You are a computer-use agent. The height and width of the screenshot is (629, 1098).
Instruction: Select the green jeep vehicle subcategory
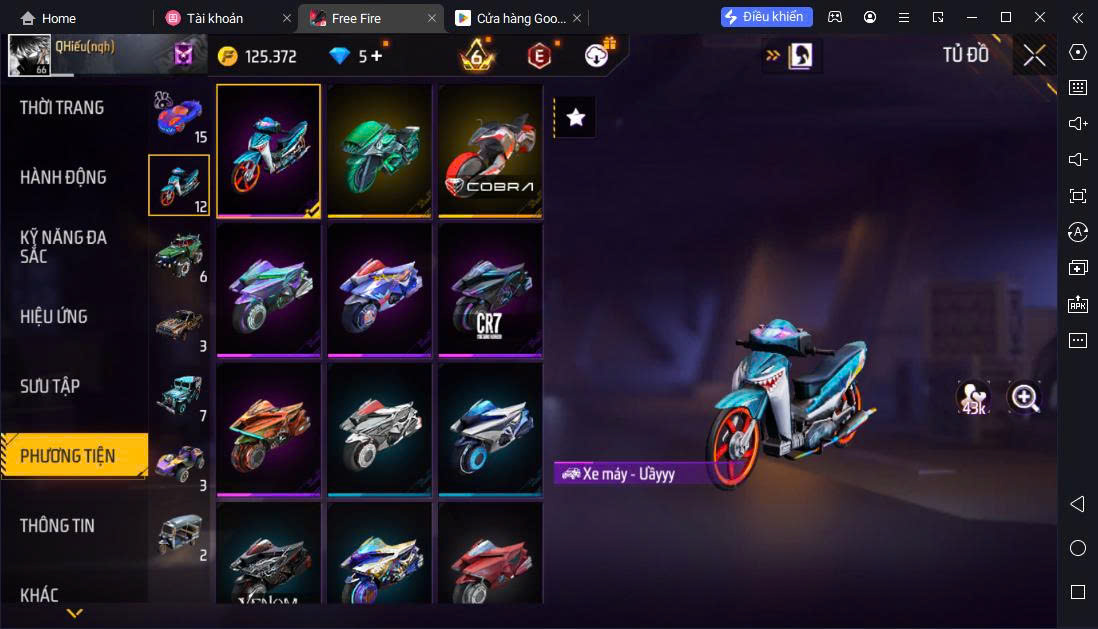(179, 255)
